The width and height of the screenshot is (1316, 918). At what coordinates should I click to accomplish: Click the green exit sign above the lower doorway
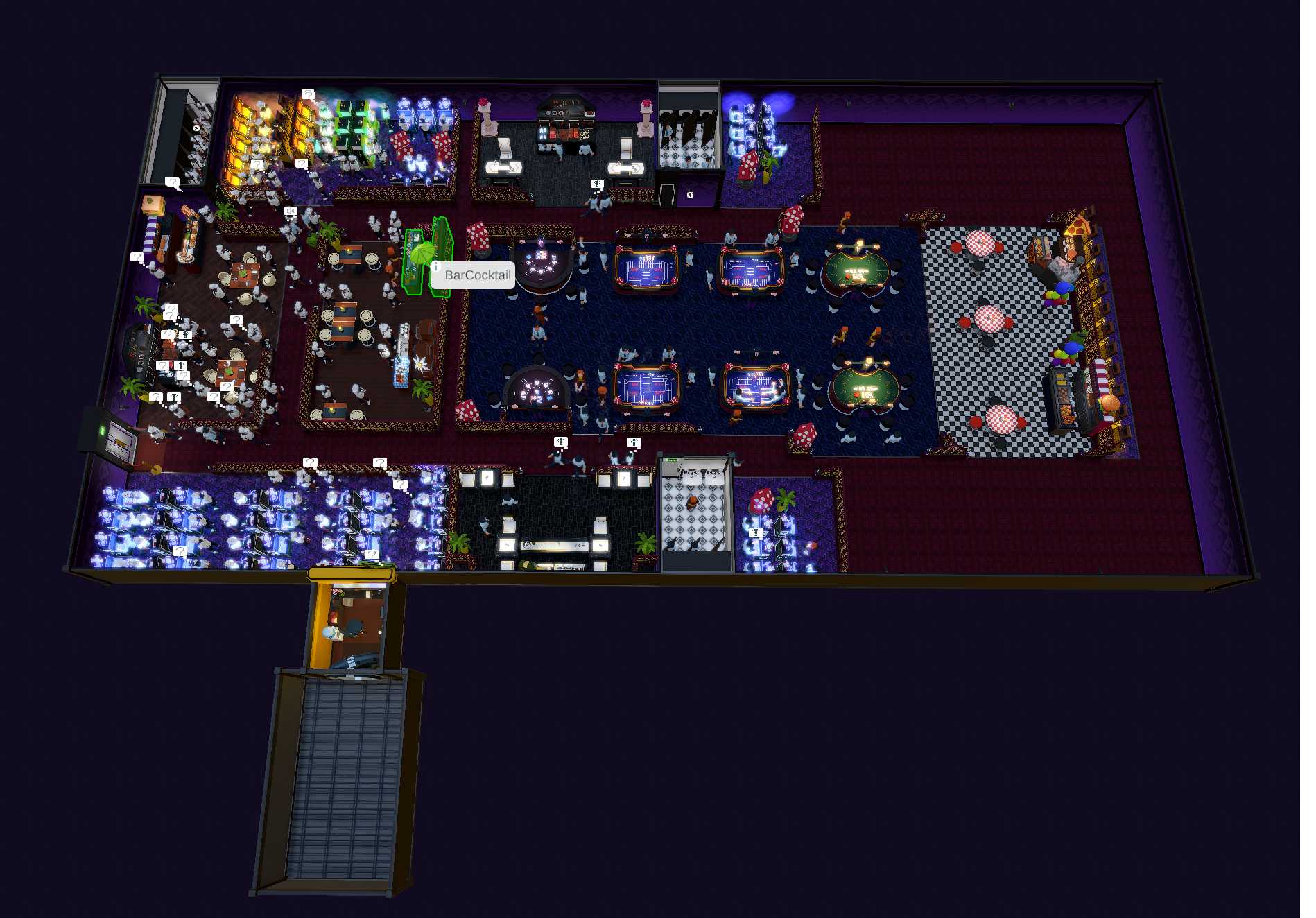click(671, 460)
